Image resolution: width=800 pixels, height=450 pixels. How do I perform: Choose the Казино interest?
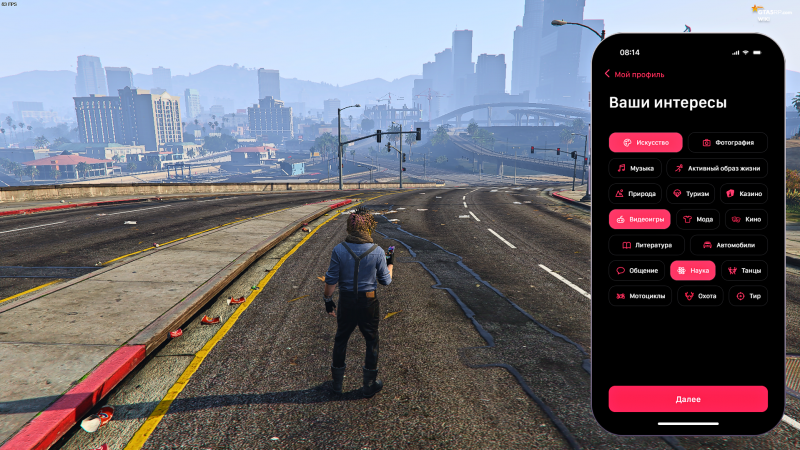point(743,194)
